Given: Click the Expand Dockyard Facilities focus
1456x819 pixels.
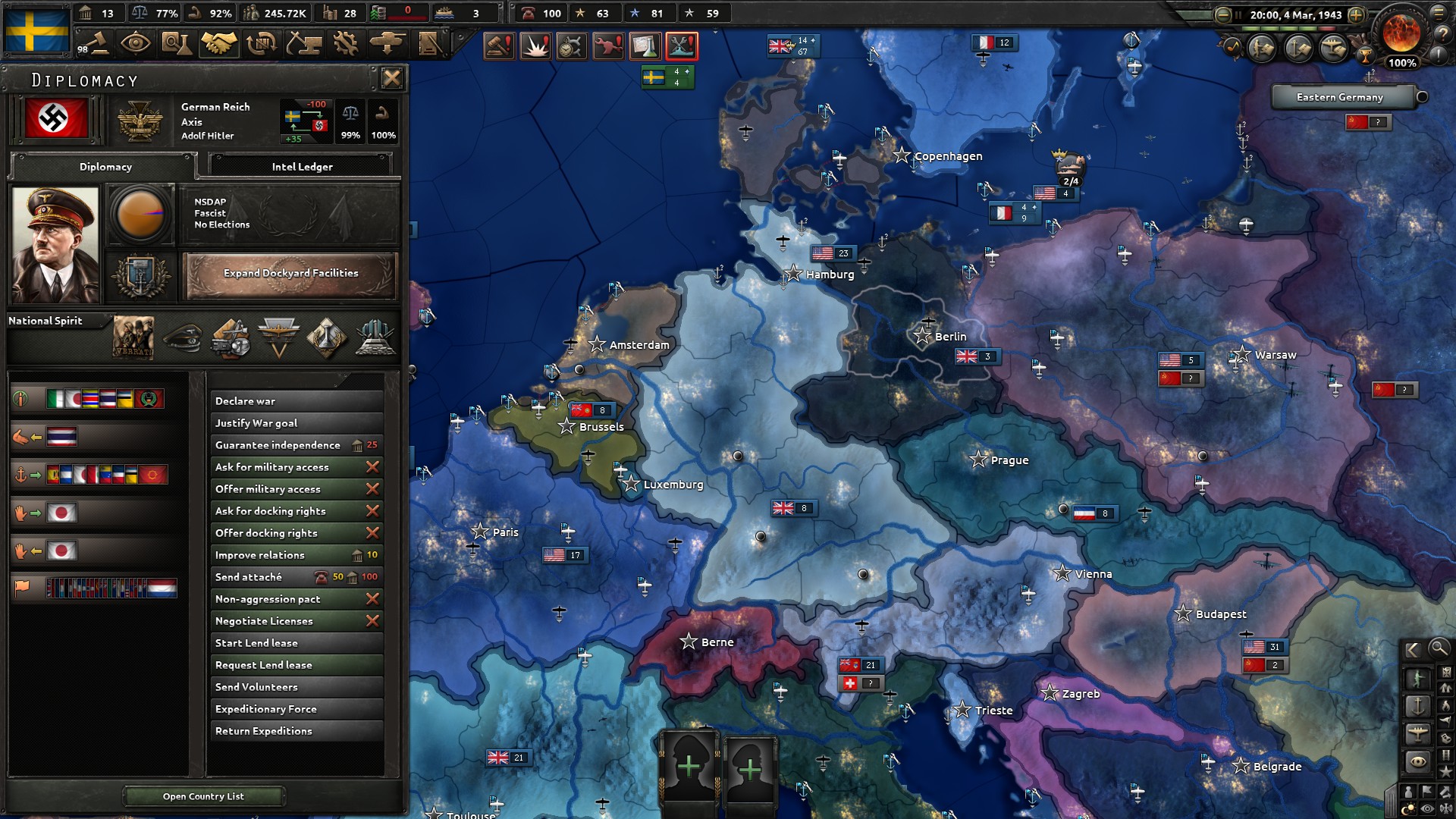Looking at the screenshot, I should pyautogui.click(x=290, y=275).
